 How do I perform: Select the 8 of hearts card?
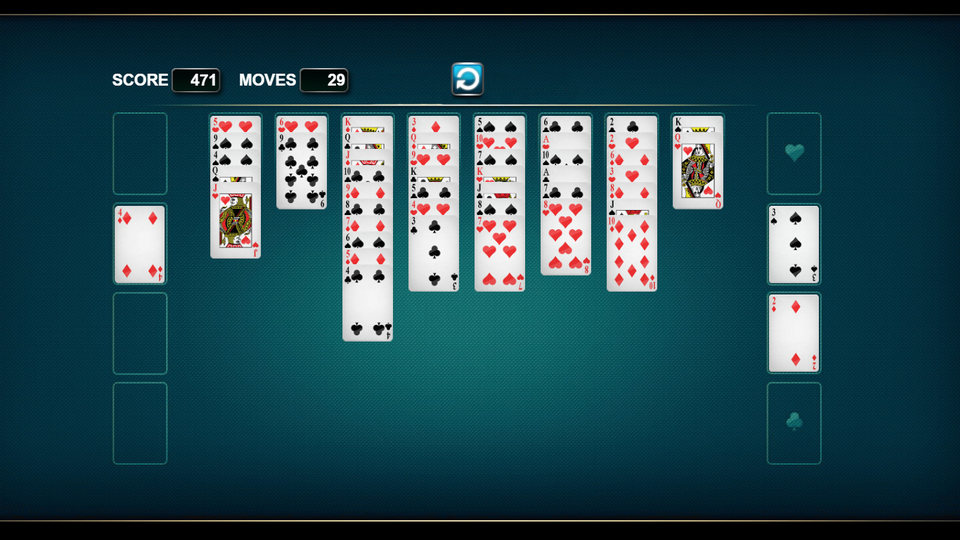pyautogui.click(x=565, y=240)
